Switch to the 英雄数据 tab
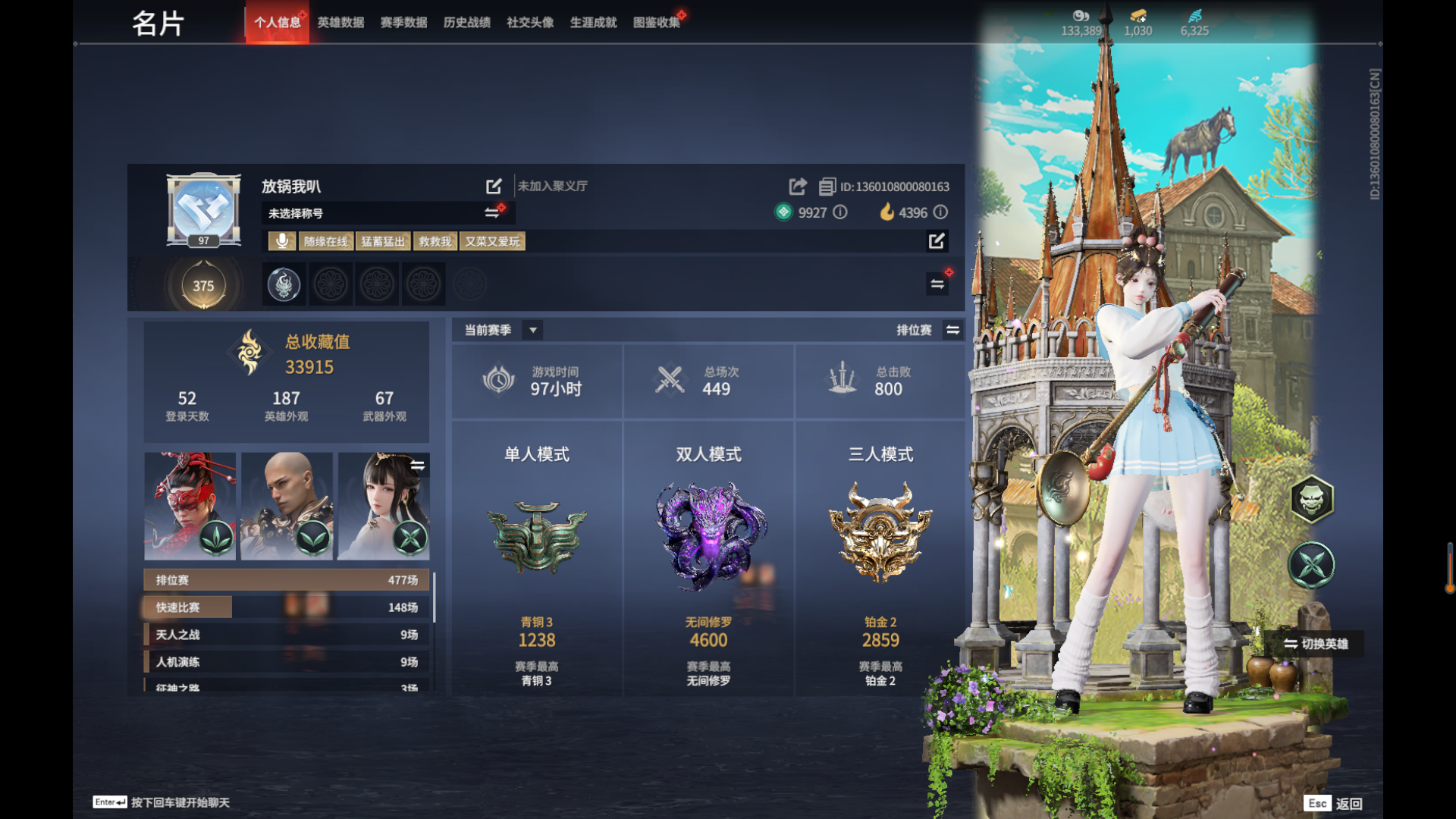The image size is (1456, 819). [x=340, y=23]
